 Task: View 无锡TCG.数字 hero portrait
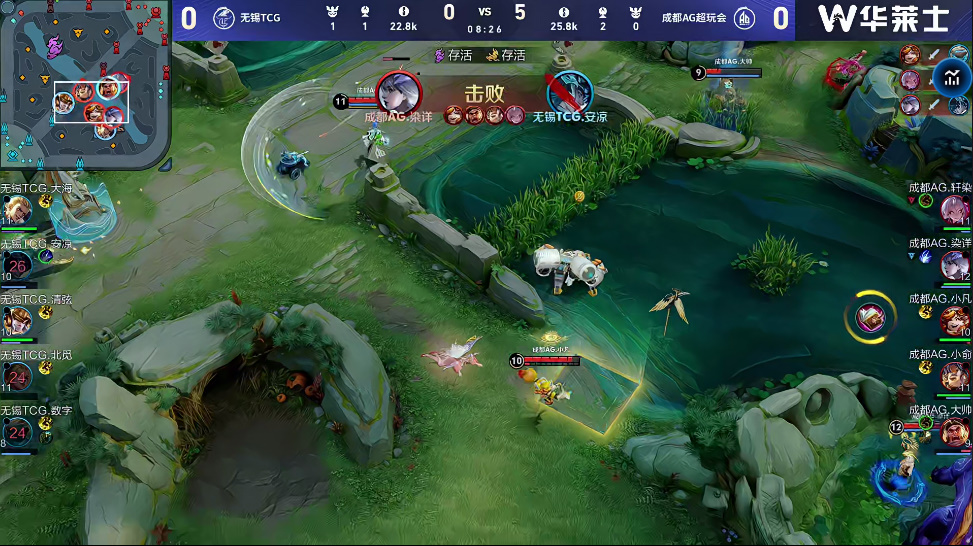17,431
